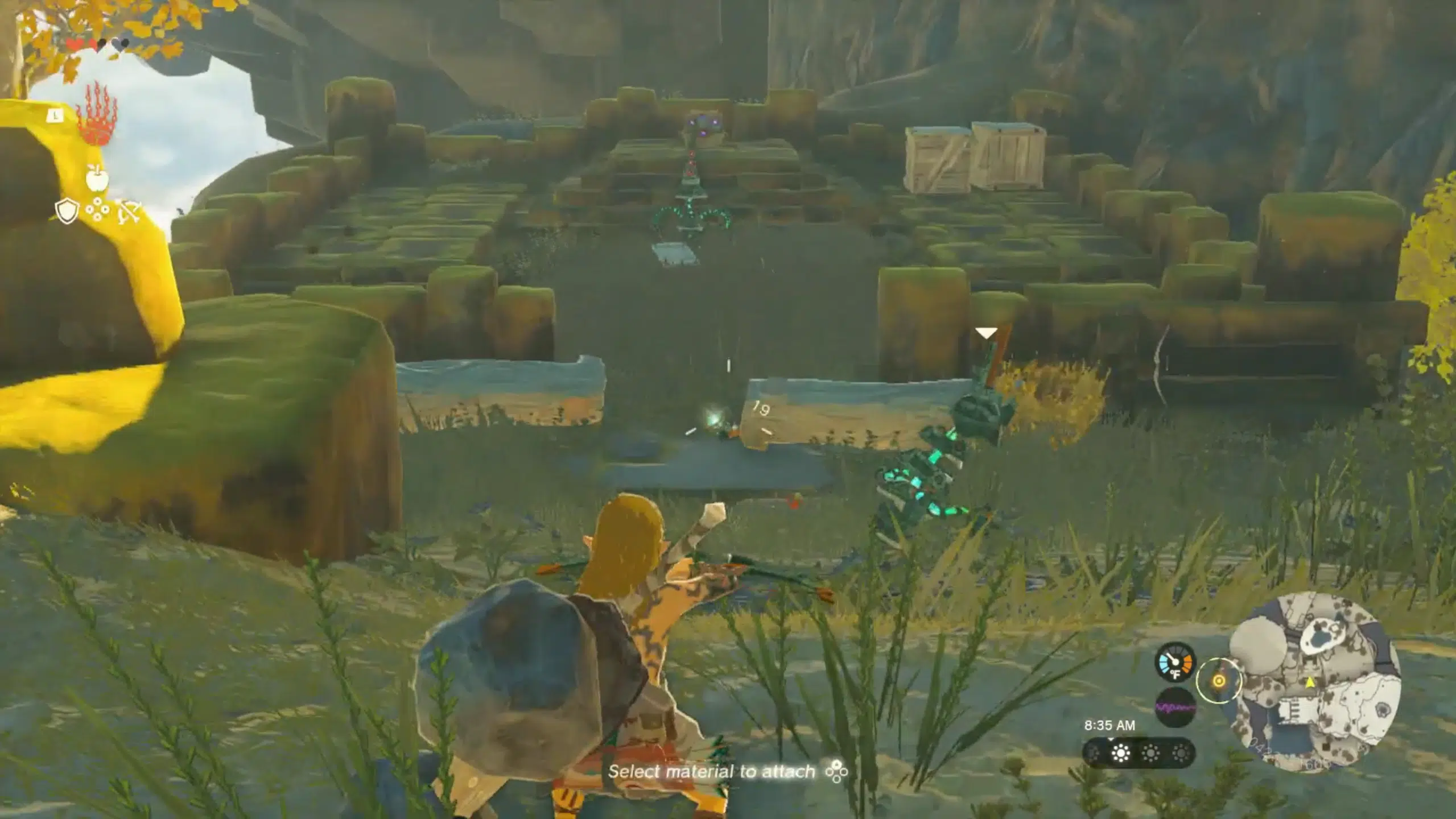Open the D-pad quick-select icon between shield and bow
This screenshot has height=819, width=1456.
tap(97, 209)
